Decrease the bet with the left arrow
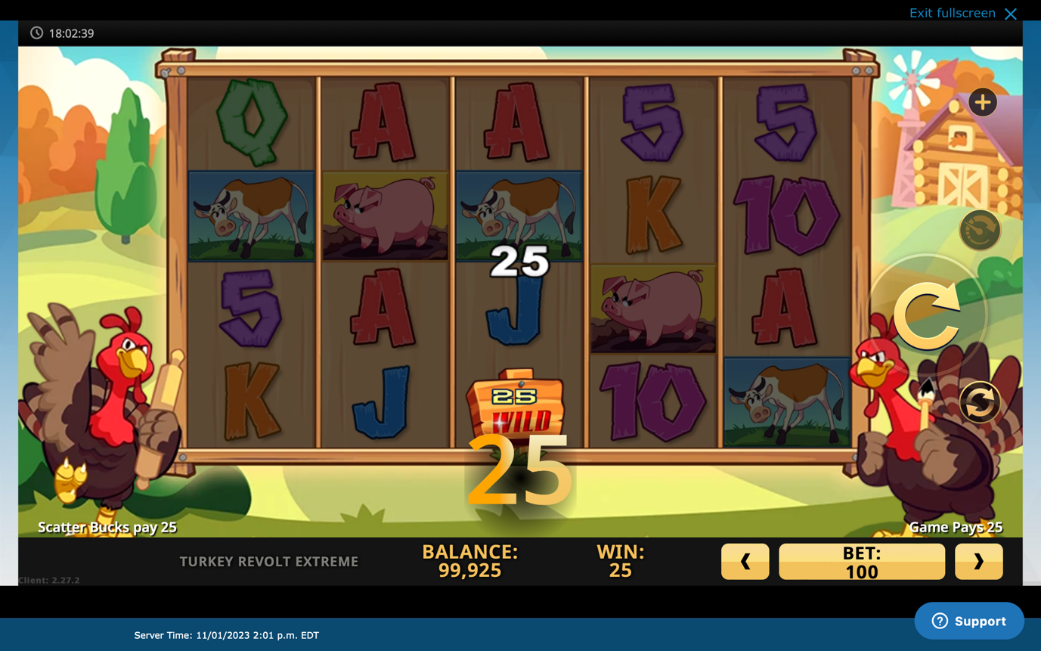This screenshot has height=651, width=1041. click(745, 562)
